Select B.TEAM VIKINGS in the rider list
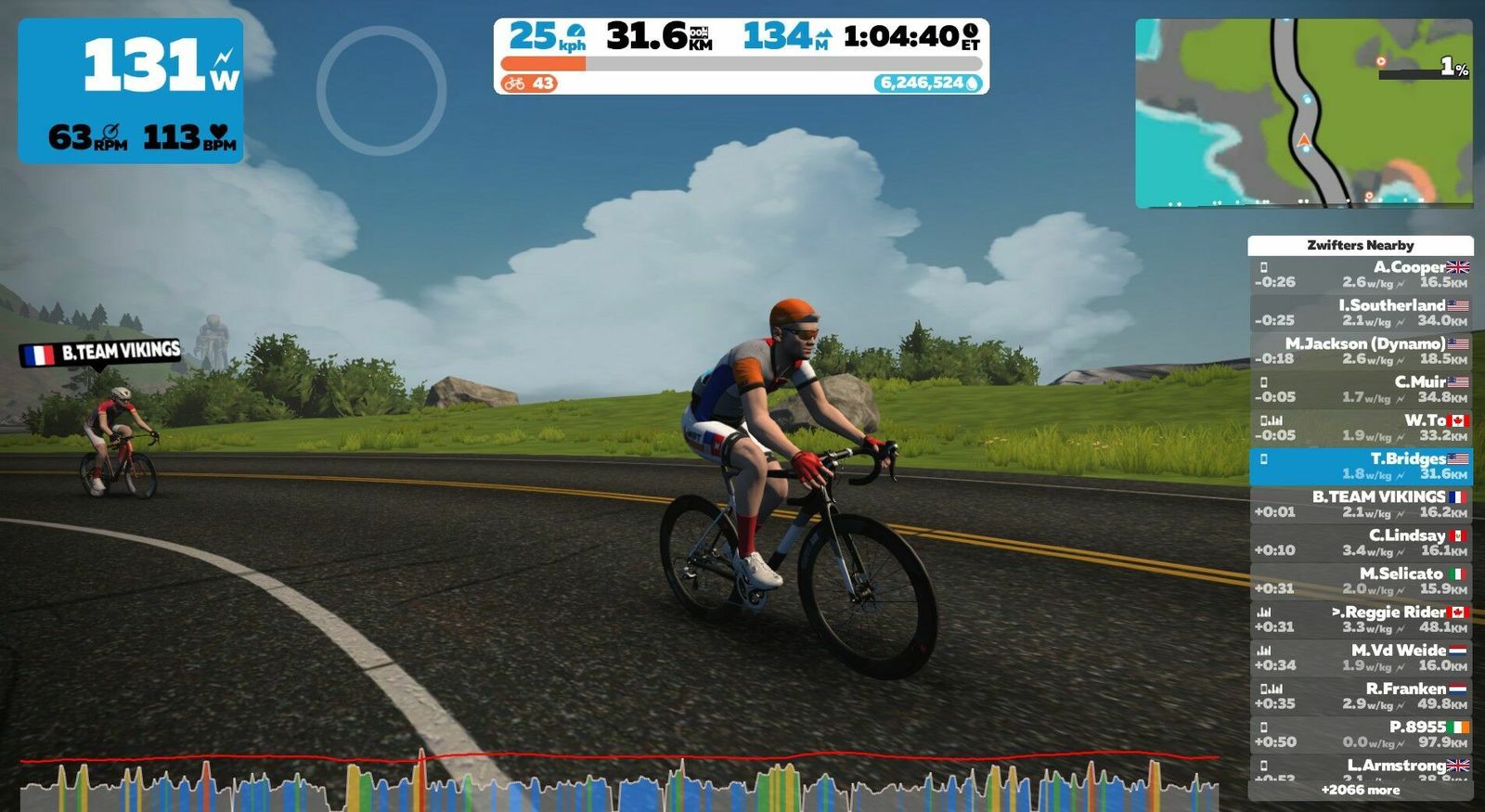Image resolution: width=1485 pixels, height=812 pixels. tap(1361, 504)
